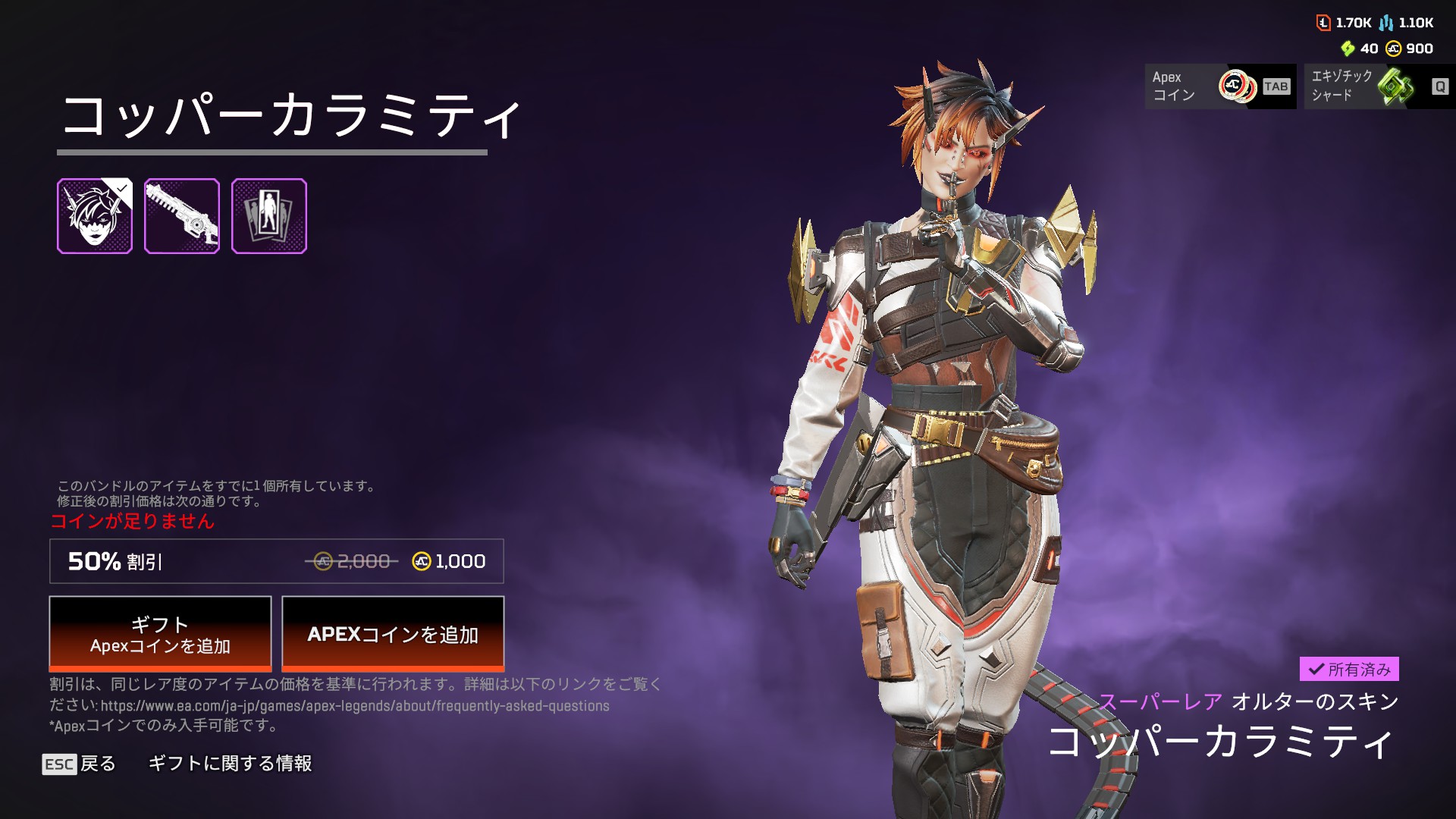Open the EA frequently-asked-questions link
Image resolution: width=1456 pixels, height=819 pixels.
(x=355, y=706)
